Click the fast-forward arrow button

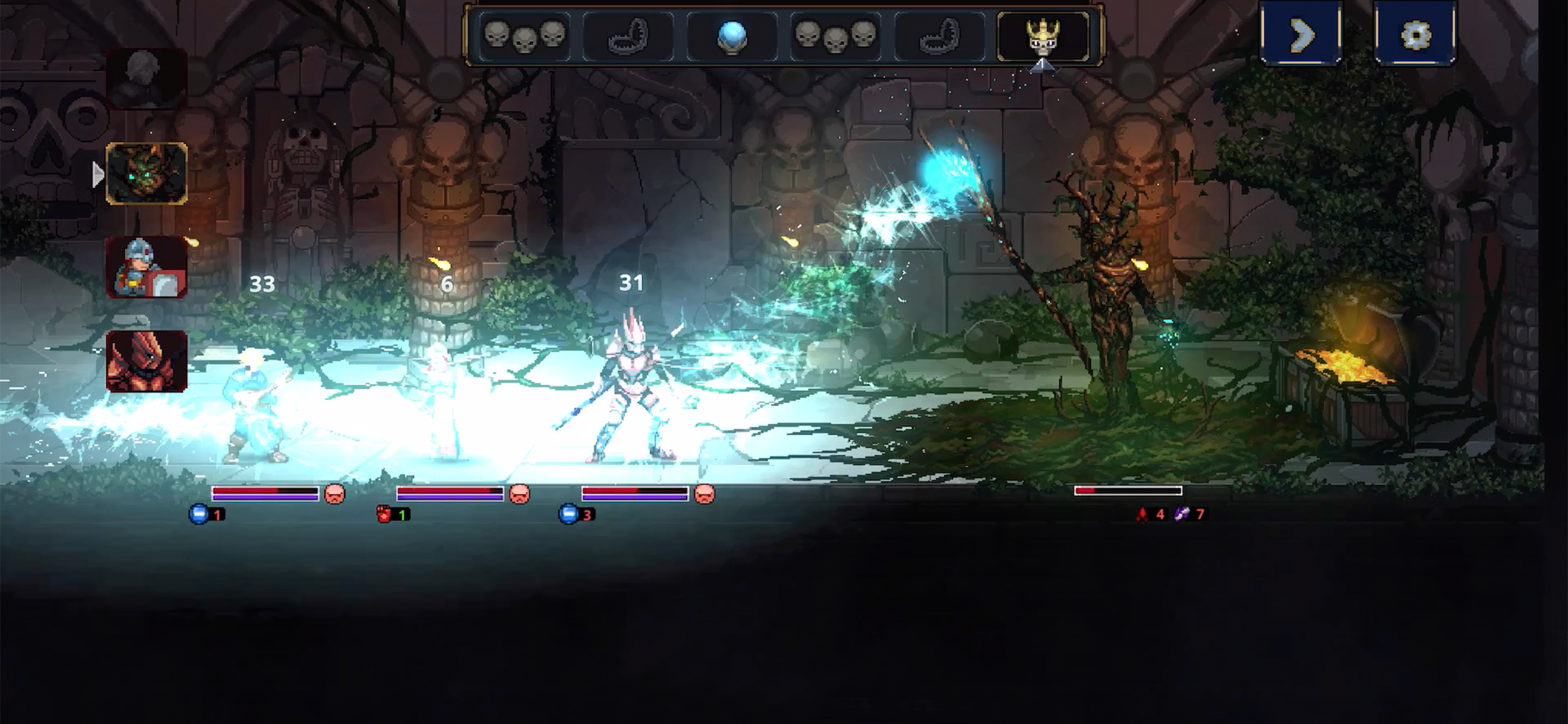click(1301, 34)
